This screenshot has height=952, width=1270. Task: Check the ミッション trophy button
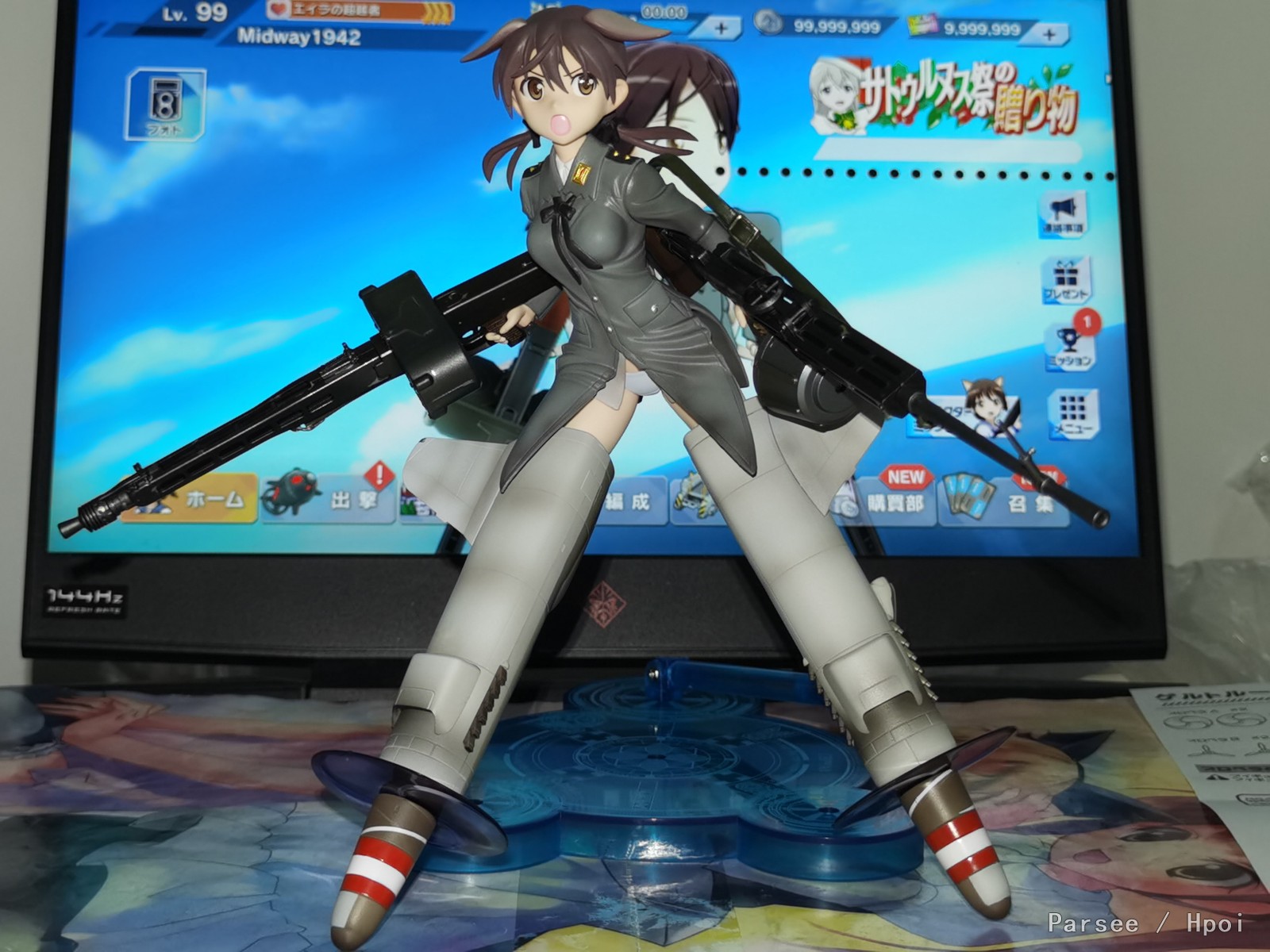click(x=1068, y=346)
